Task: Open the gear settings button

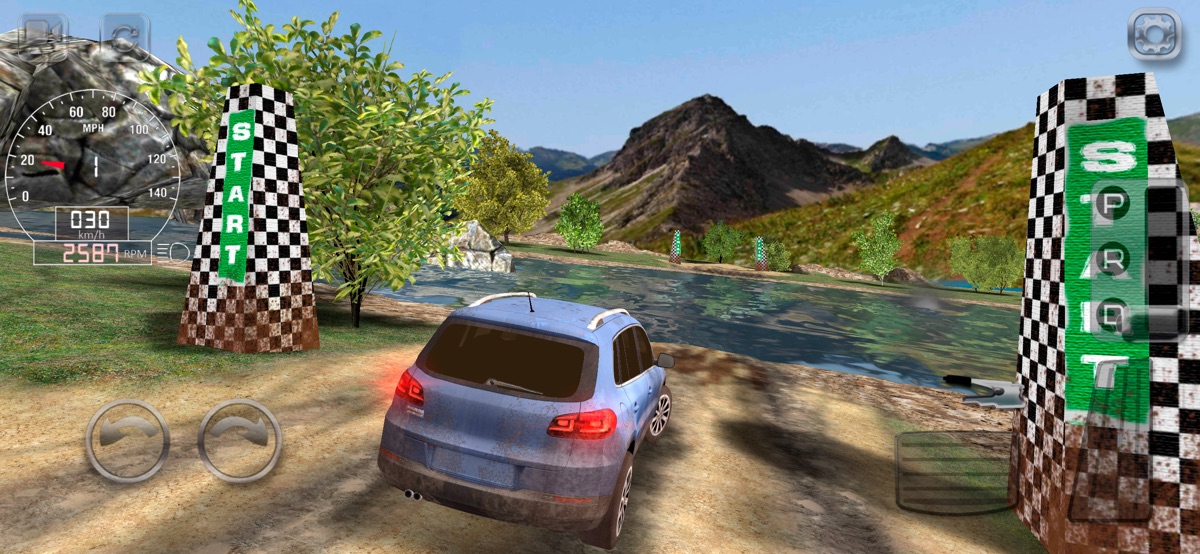Action: [x=1154, y=35]
